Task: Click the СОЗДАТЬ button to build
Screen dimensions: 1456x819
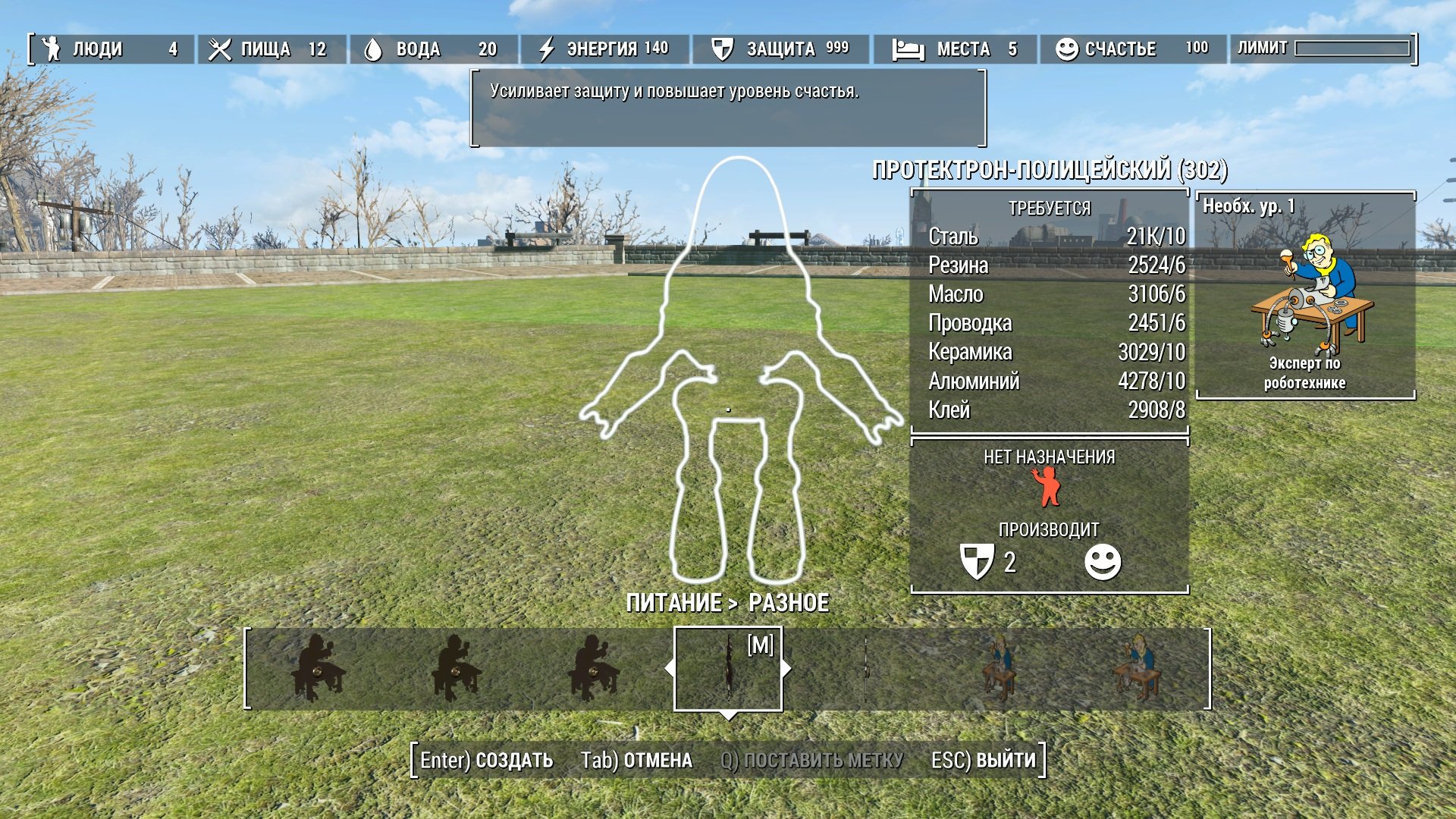Action: click(487, 760)
